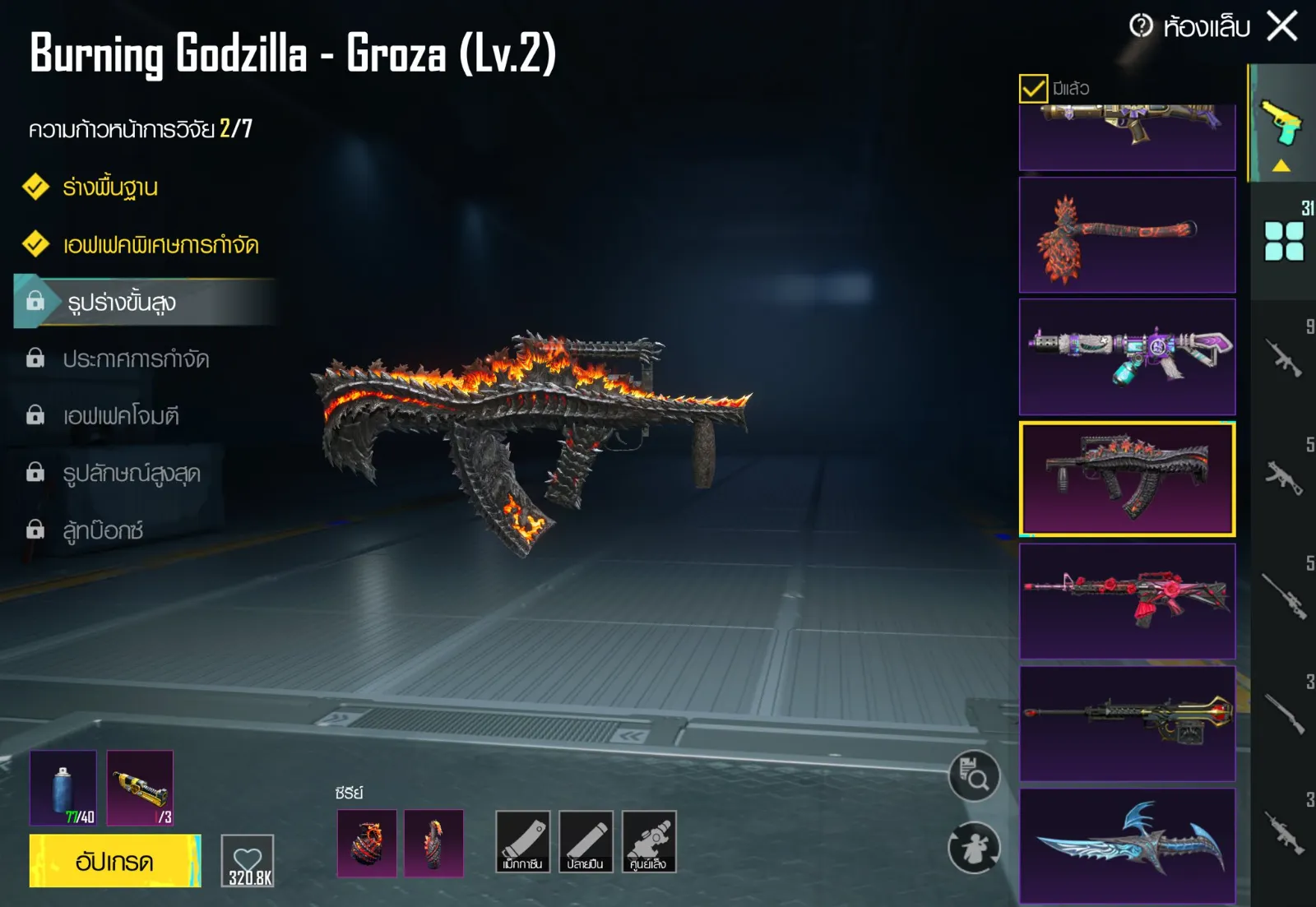Open the ปลายปืน muzzle attachment slot
1316x907 pixels.
click(x=586, y=841)
